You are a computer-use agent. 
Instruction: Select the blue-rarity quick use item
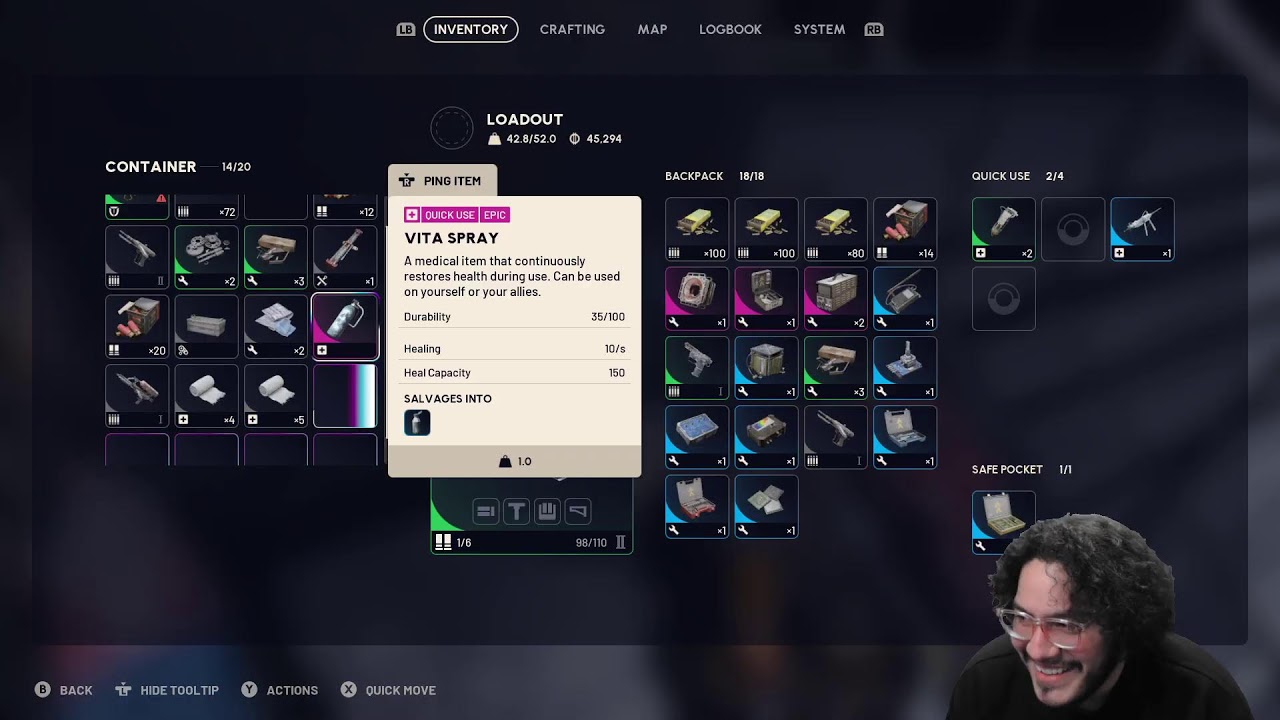tap(1142, 229)
